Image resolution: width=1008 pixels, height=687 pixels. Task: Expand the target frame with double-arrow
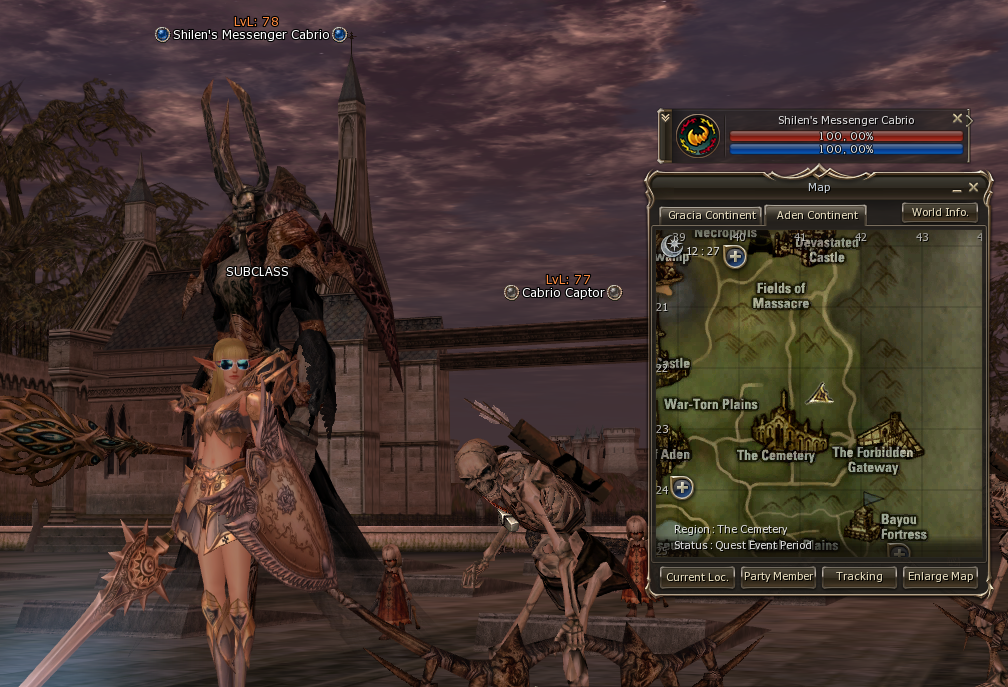coord(666,118)
